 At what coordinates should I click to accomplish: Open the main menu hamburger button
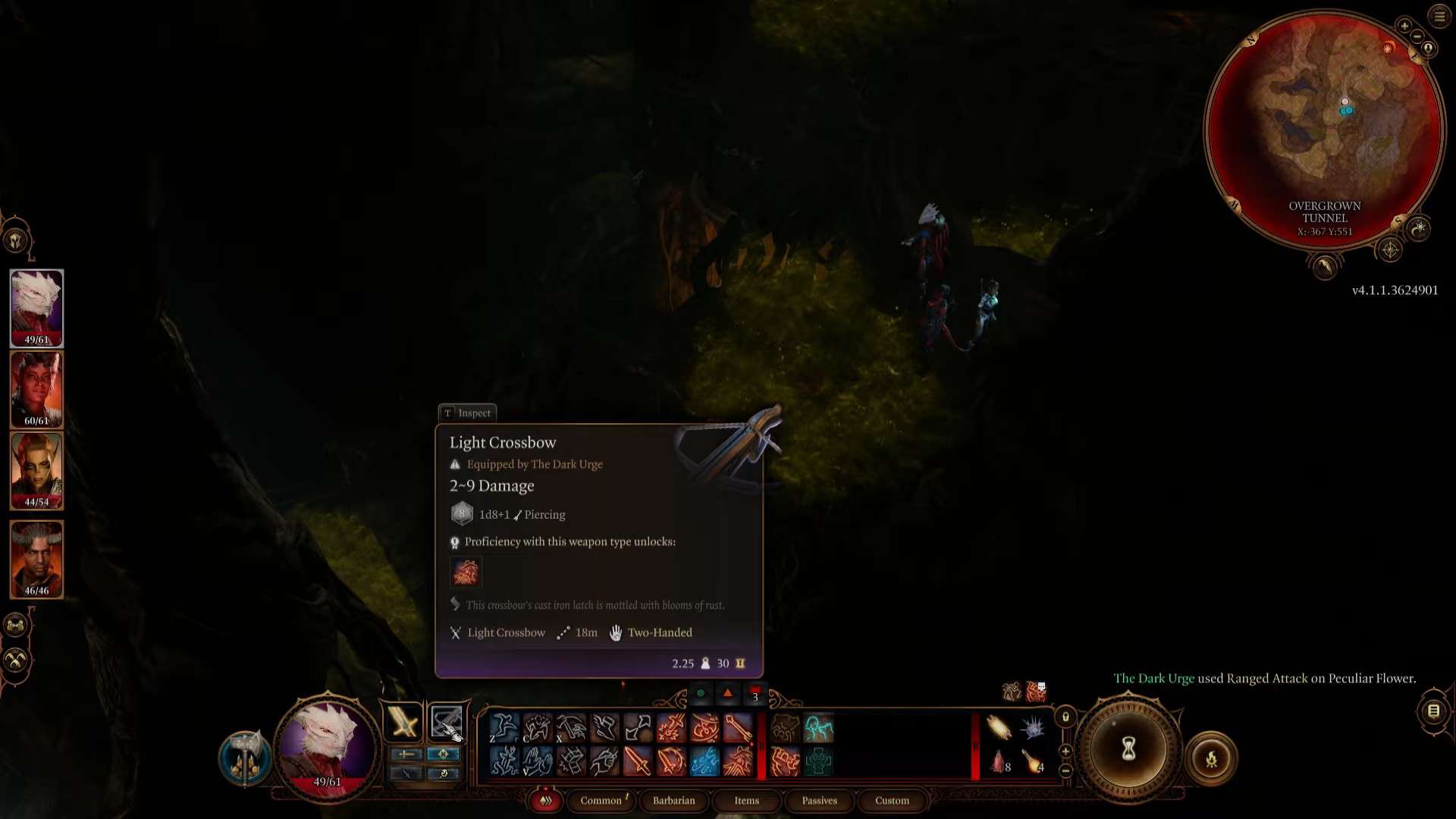[1439, 17]
